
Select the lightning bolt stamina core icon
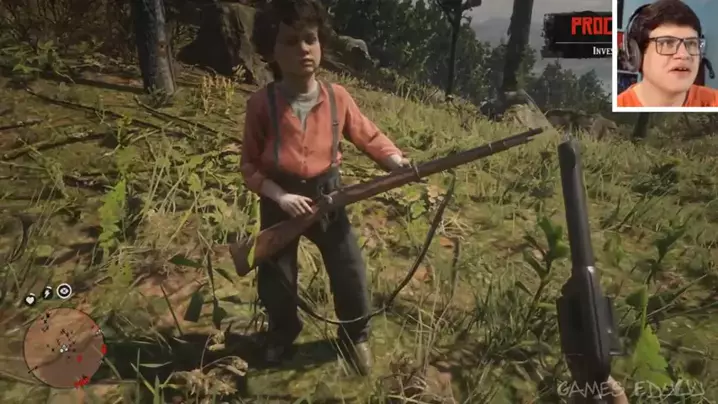click(47, 294)
